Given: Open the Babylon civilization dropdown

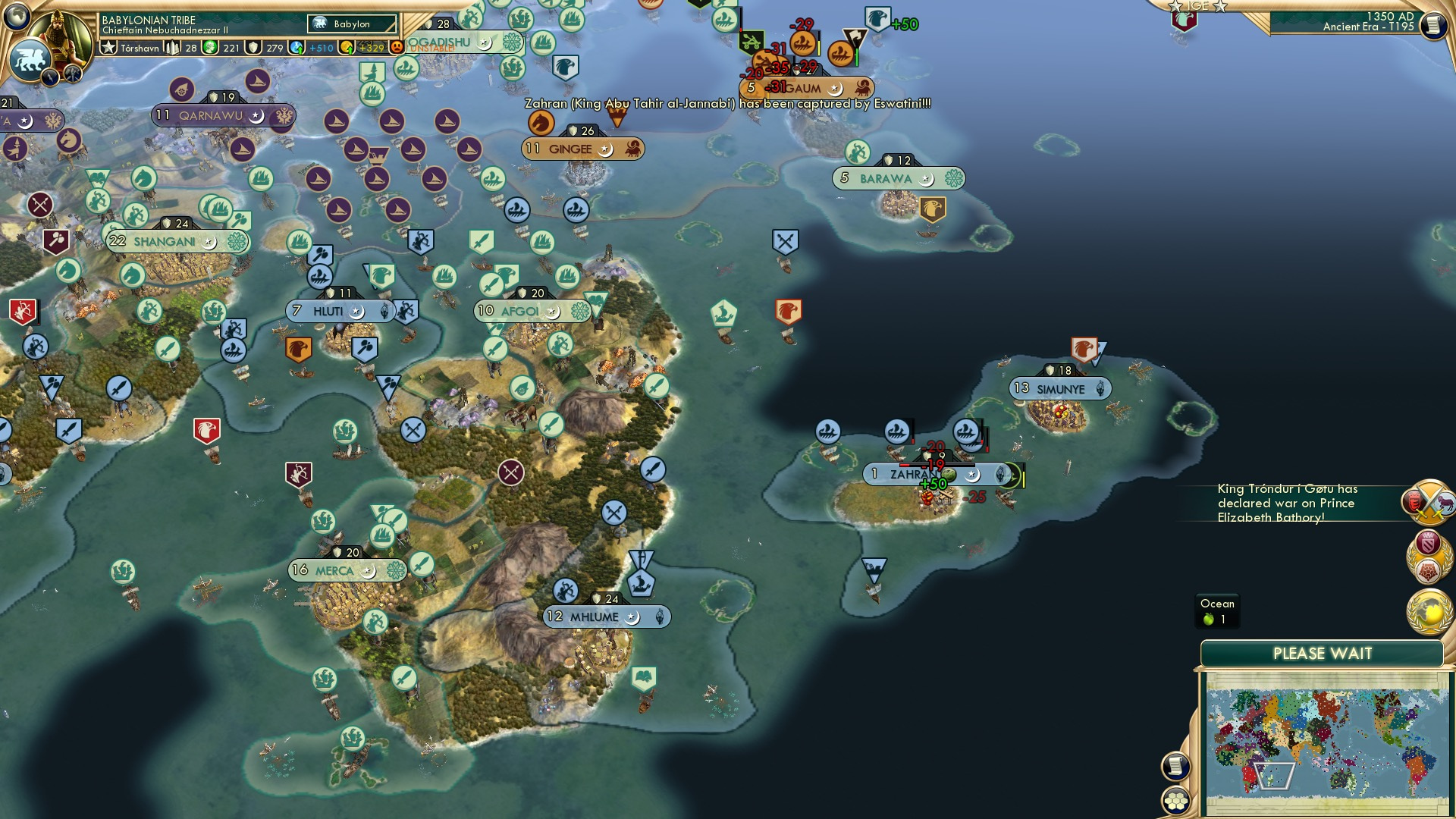Looking at the screenshot, I should click(353, 24).
